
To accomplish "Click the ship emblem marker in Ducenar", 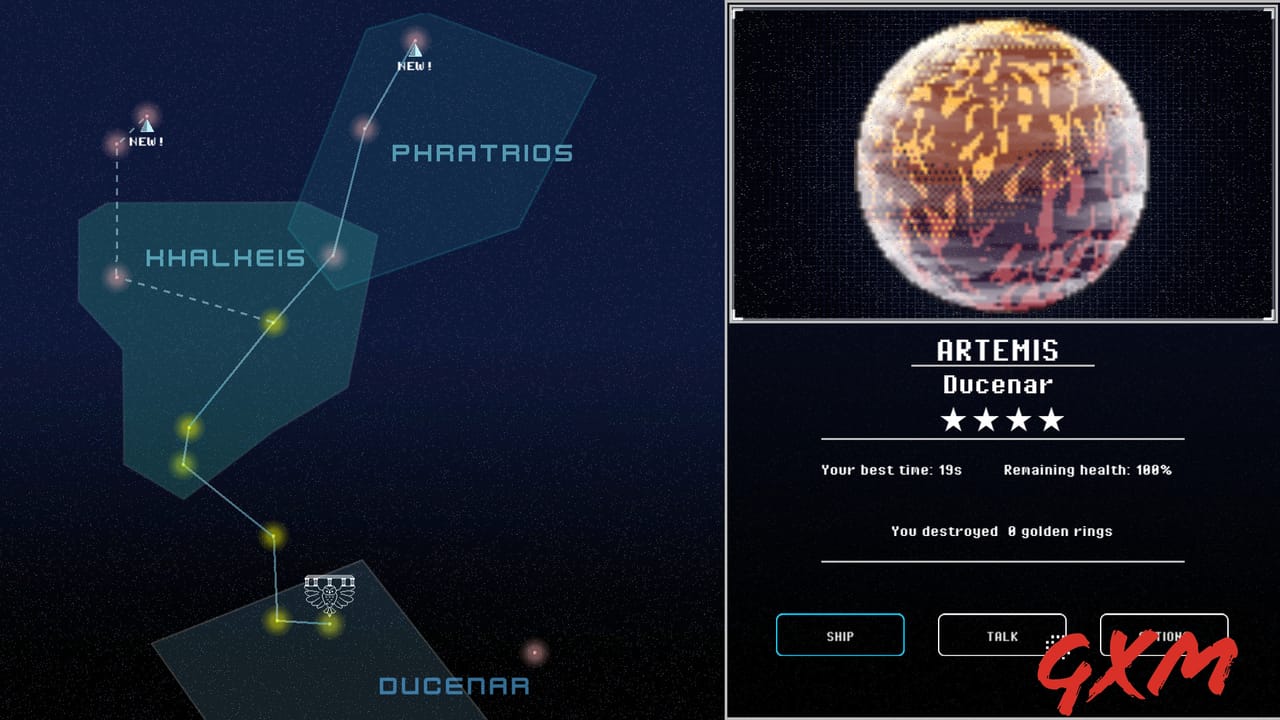I will click(330, 594).
